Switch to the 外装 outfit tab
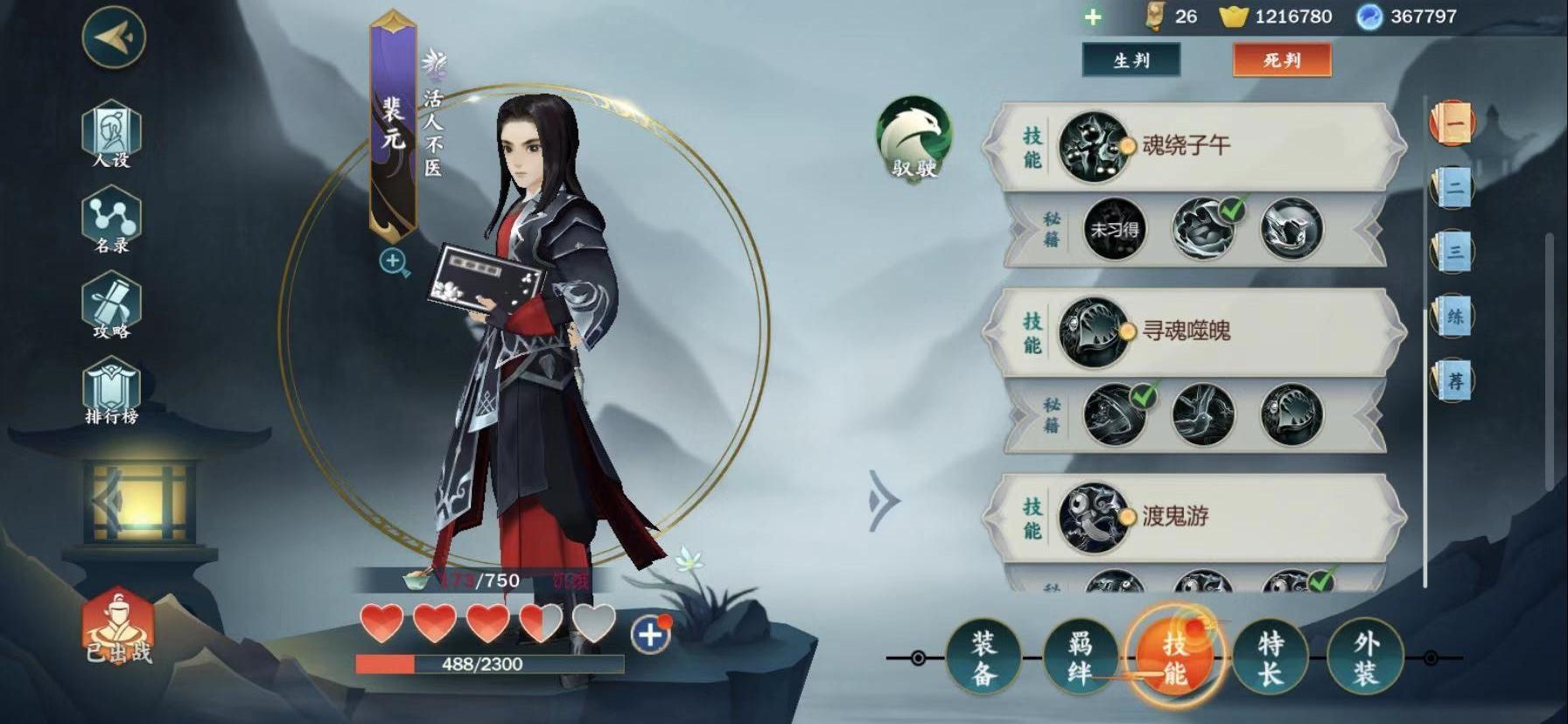The height and width of the screenshot is (724, 1568). coord(1365,658)
